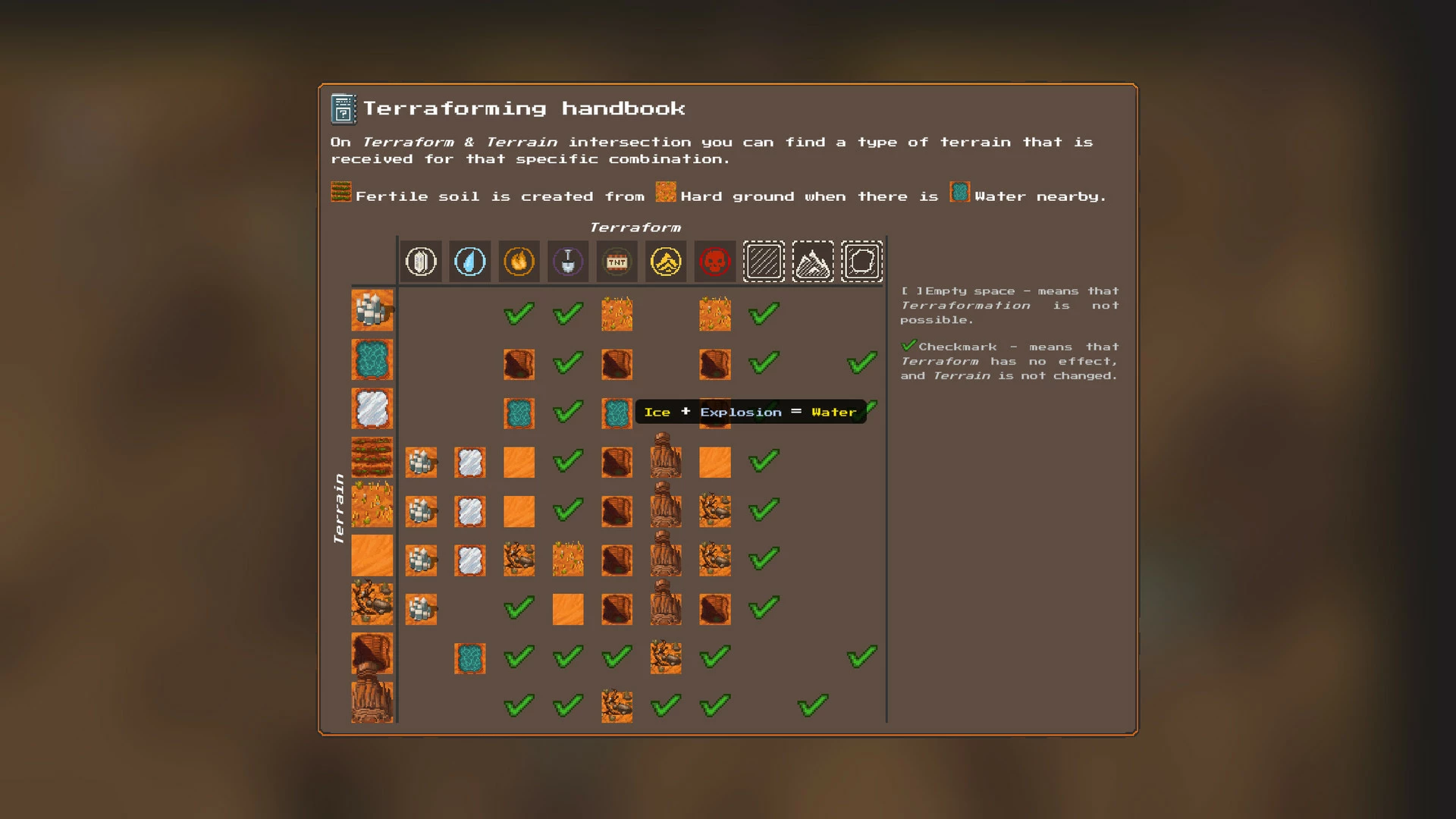Select the fertile soil terrain row icon
Screen dimensions: 1456x819
pyautogui.click(x=372, y=457)
